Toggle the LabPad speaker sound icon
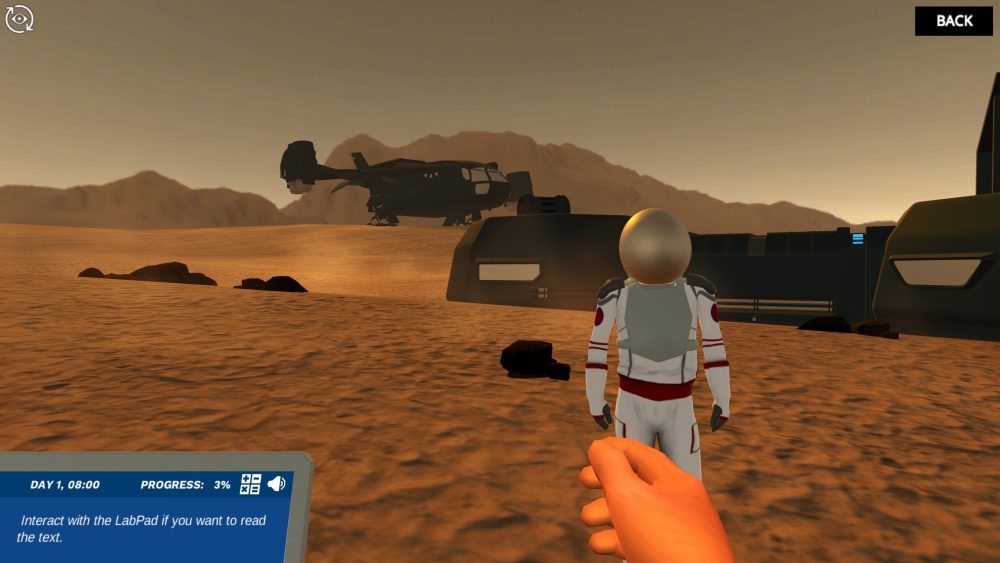Image resolution: width=1000 pixels, height=563 pixels. point(276,484)
